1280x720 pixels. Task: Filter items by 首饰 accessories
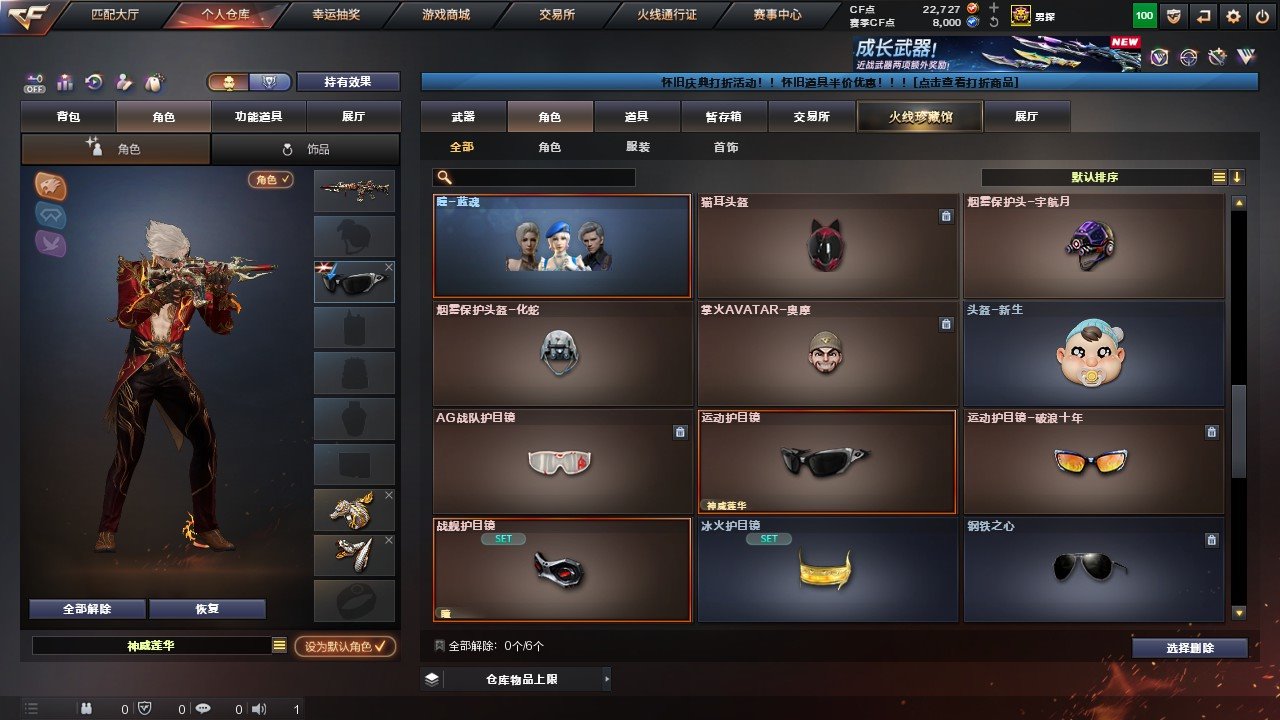pos(726,147)
